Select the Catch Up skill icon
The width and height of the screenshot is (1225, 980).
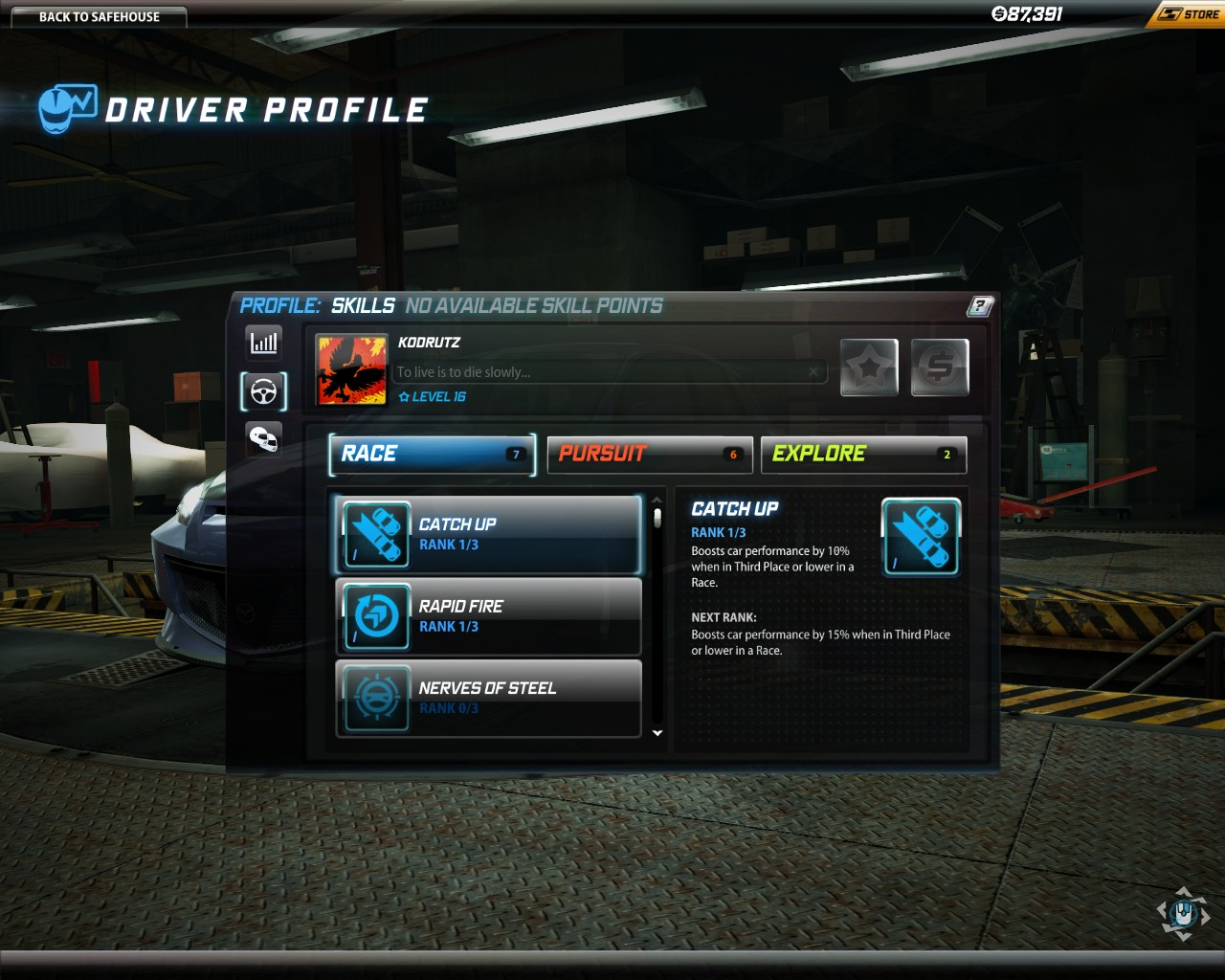coord(375,534)
